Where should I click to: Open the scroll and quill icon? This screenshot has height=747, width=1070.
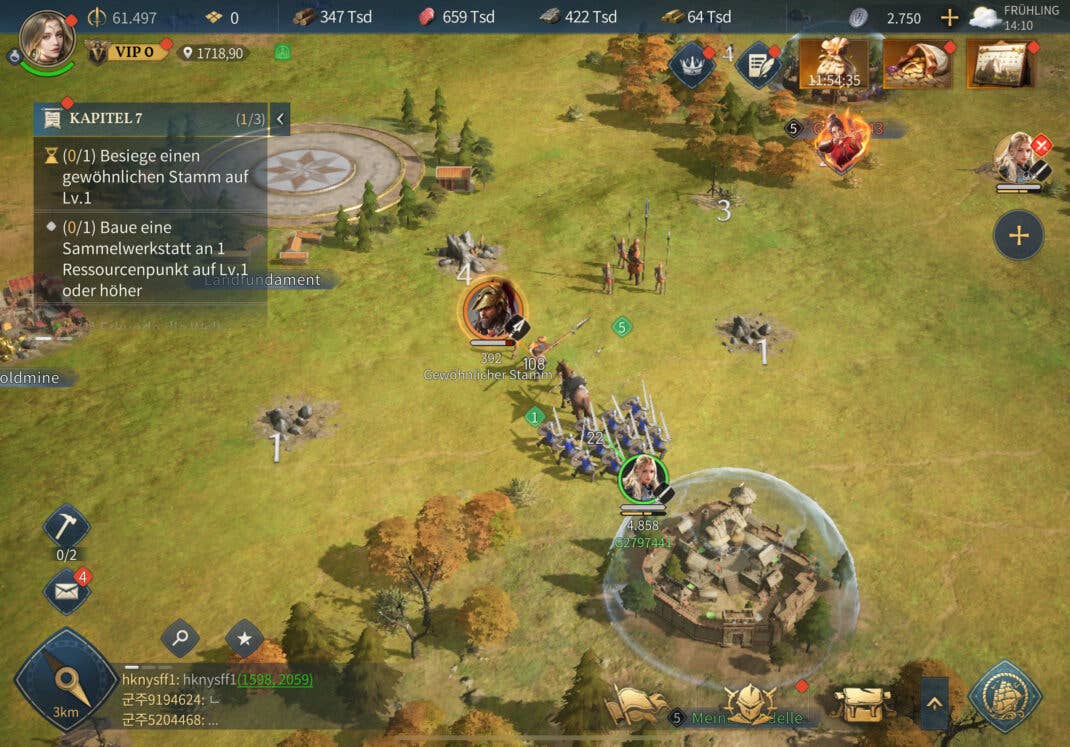pos(758,64)
